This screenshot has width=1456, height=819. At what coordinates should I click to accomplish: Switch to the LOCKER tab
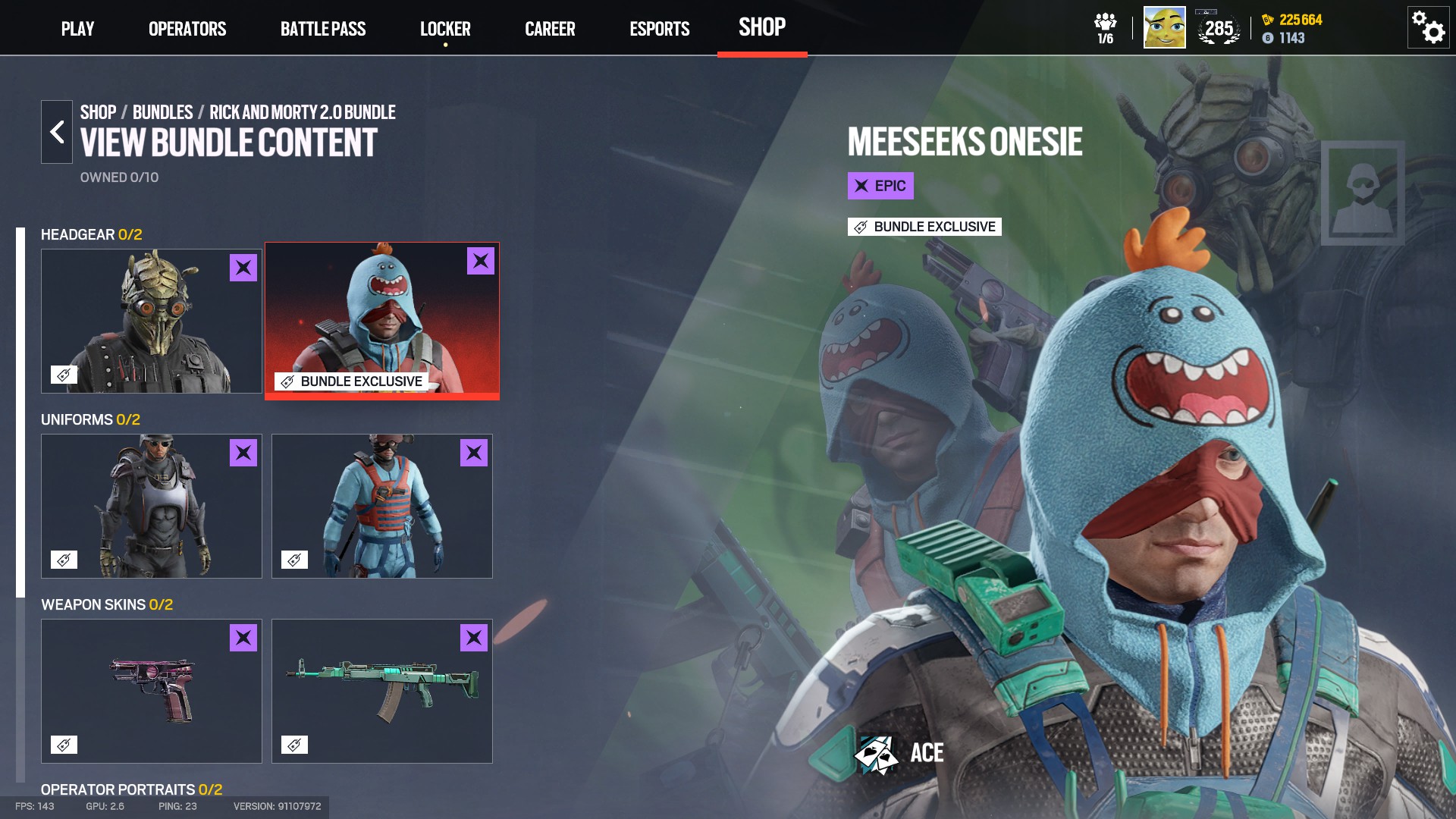pyautogui.click(x=446, y=29)
